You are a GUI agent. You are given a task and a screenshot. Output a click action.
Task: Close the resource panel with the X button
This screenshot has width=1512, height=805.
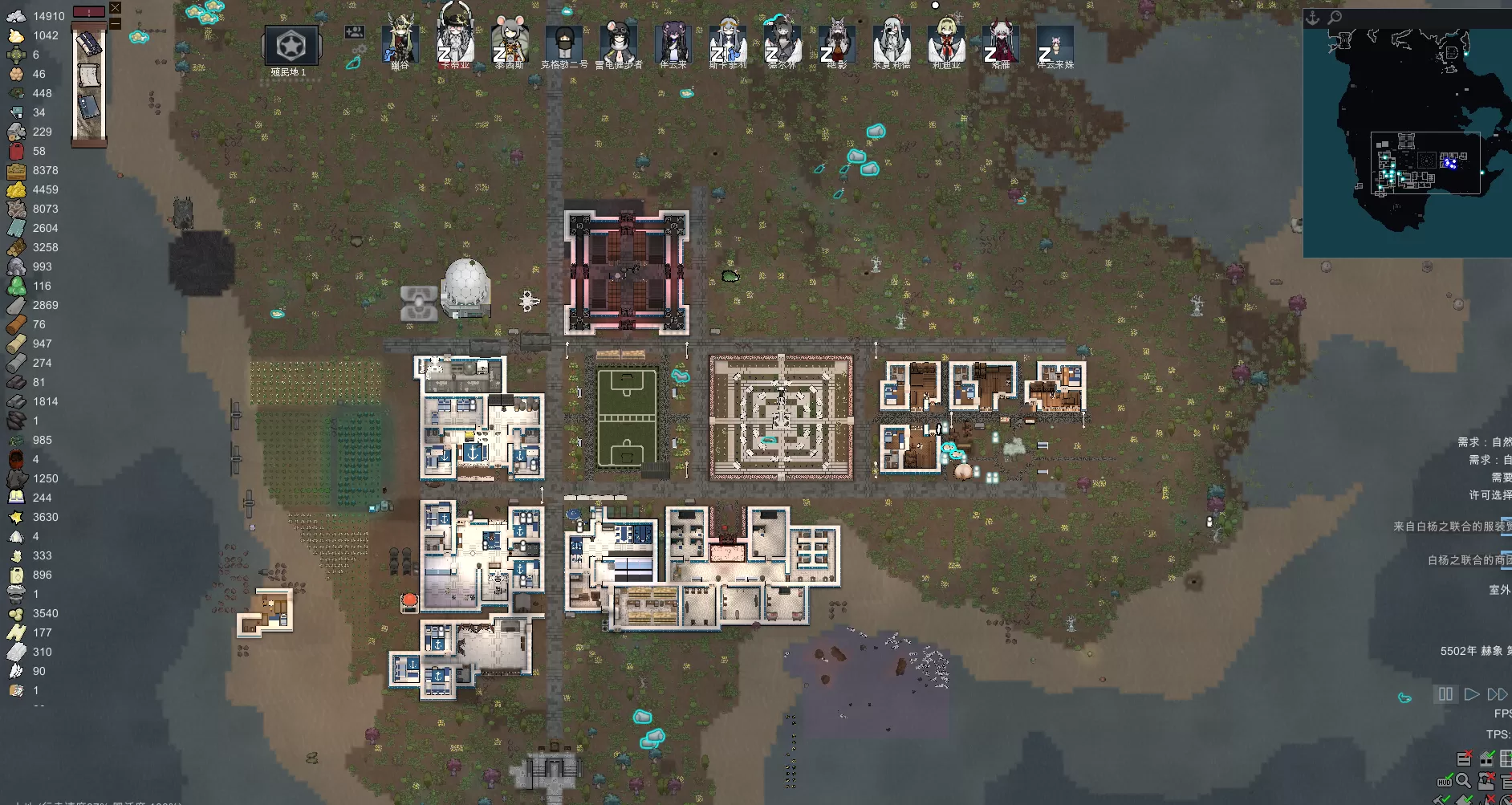pyautogui.click(x=116, y=8)
